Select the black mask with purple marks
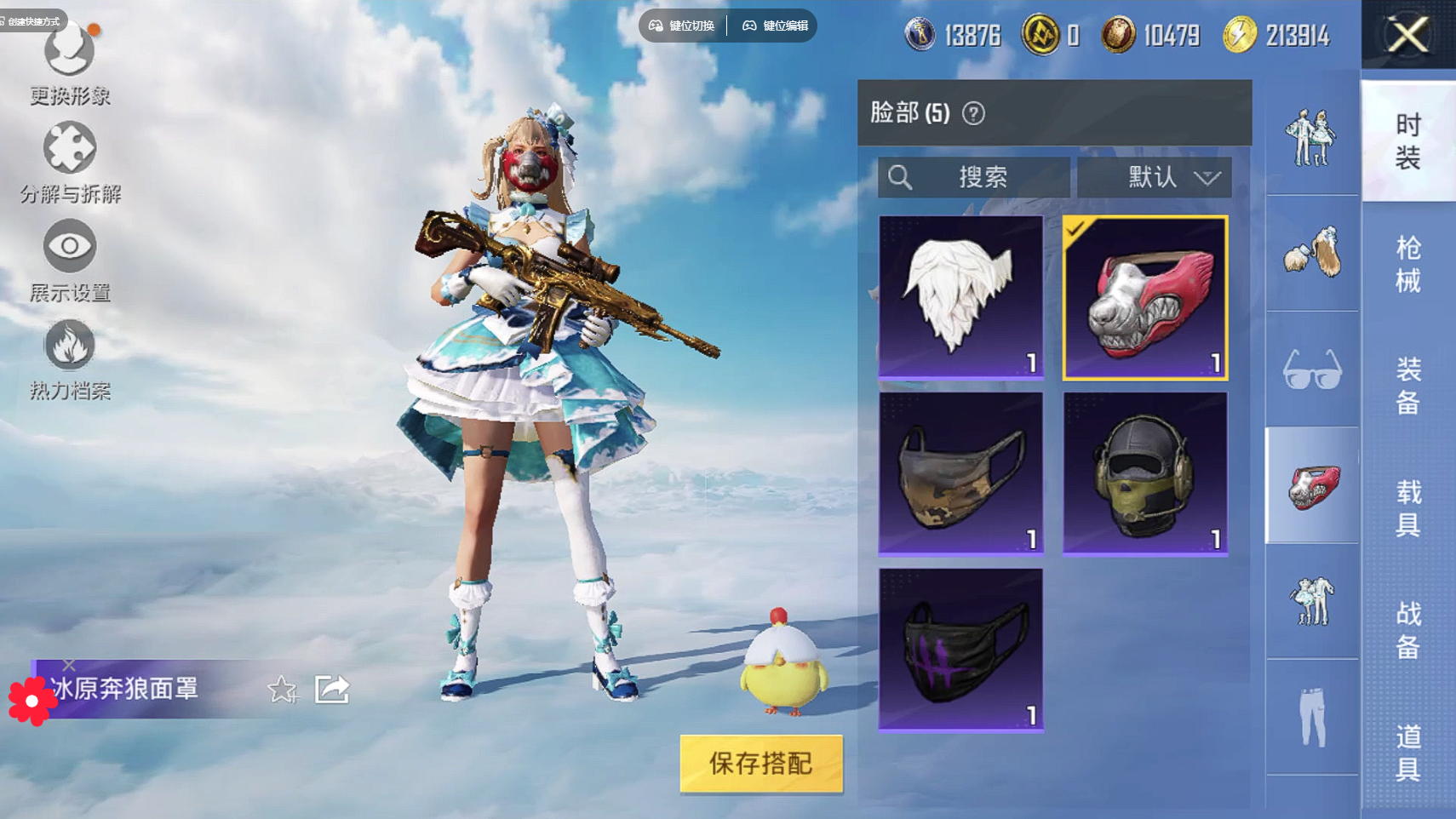Image resolution: width=1456 pixels, height=819 pixels. tap(960, 650)
